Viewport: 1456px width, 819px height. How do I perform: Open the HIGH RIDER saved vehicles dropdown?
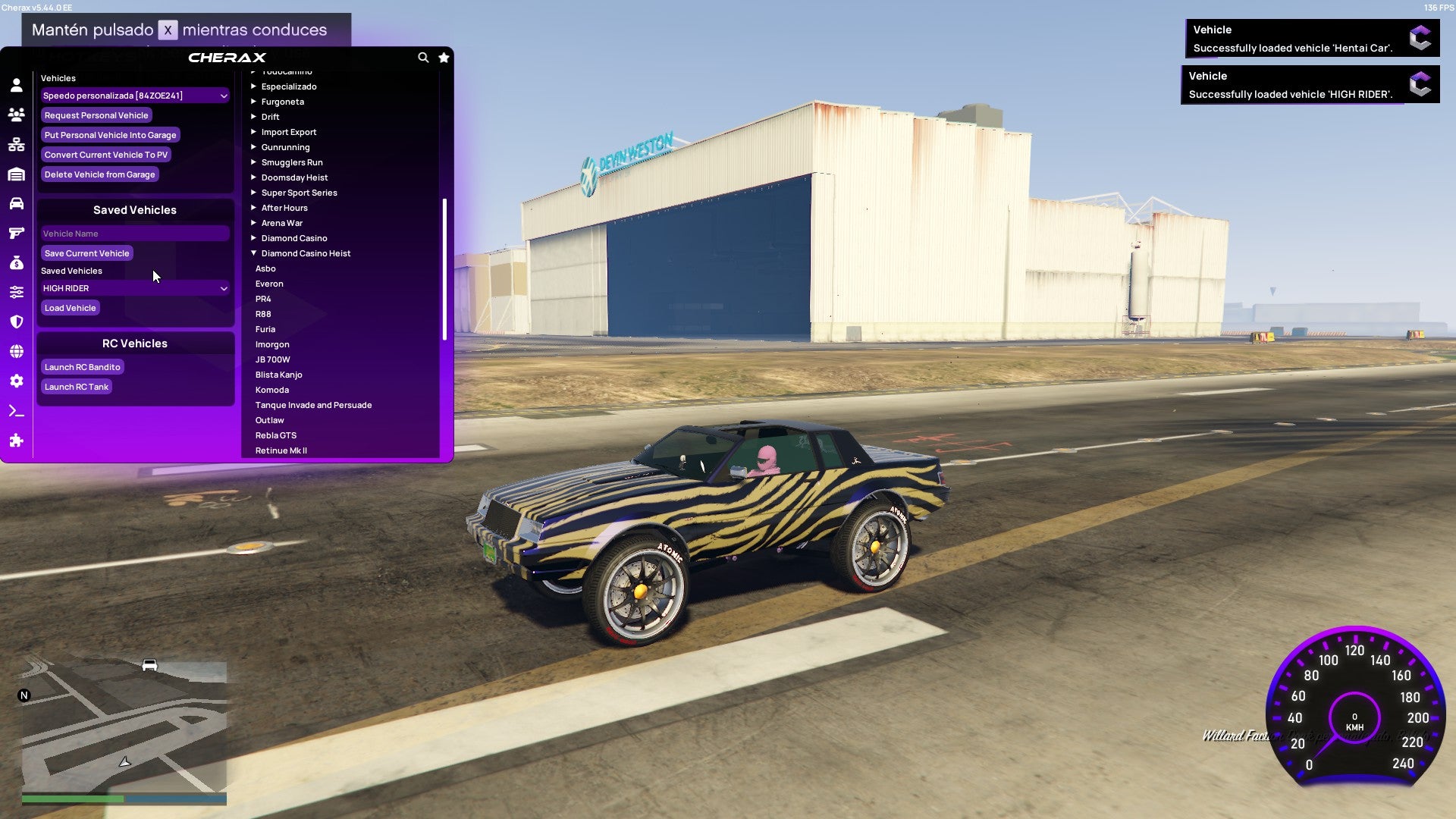pos(135,288)
